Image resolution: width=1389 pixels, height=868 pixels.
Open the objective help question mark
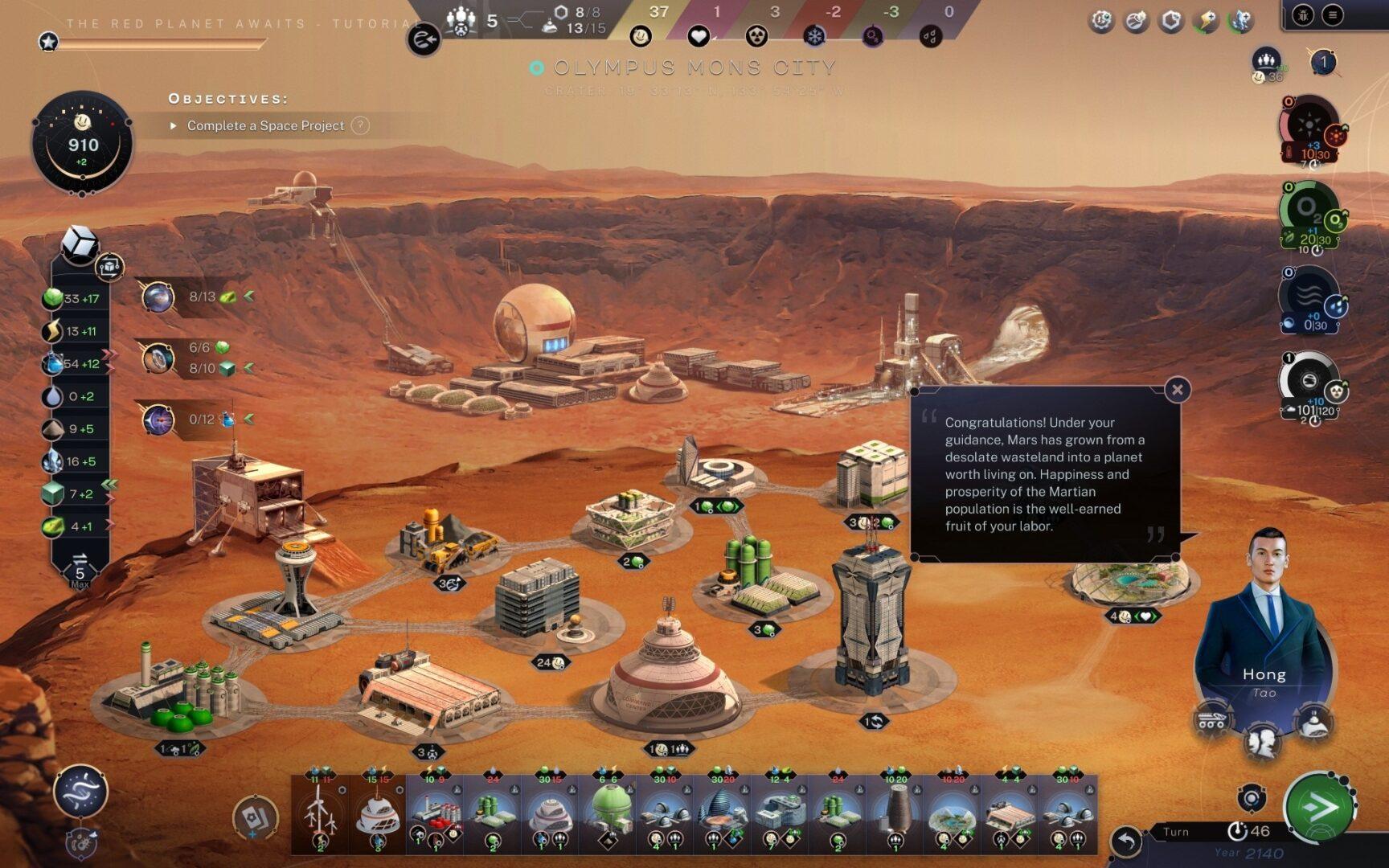click(x=361, y=125)
